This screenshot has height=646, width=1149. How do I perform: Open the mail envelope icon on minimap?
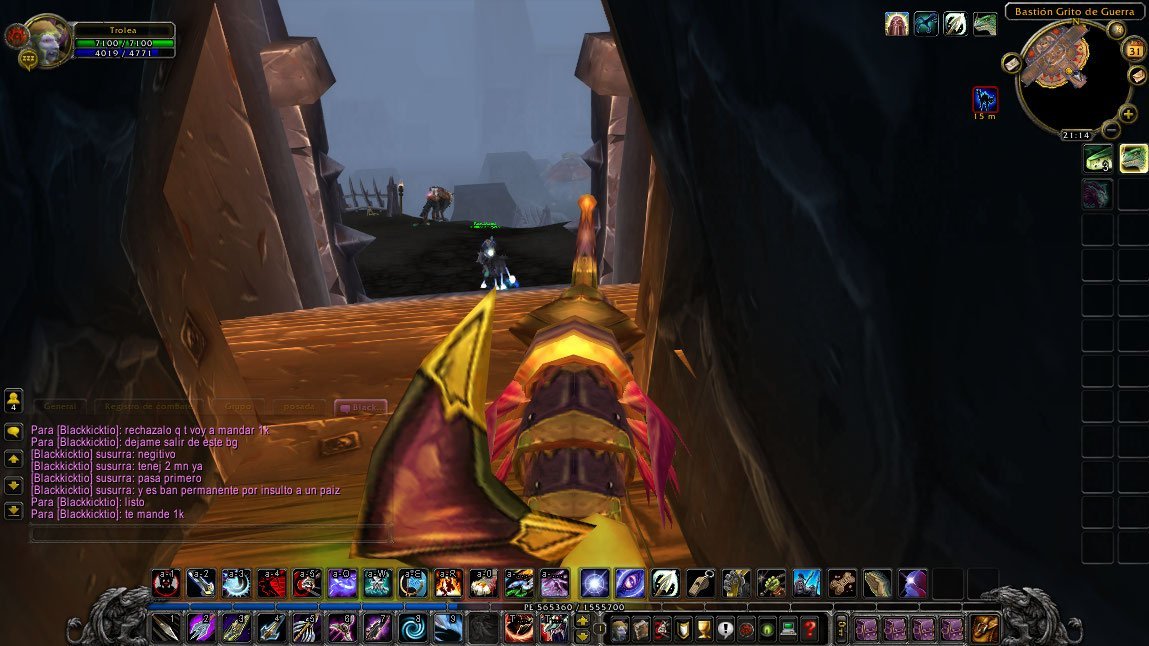(1012, 64)
